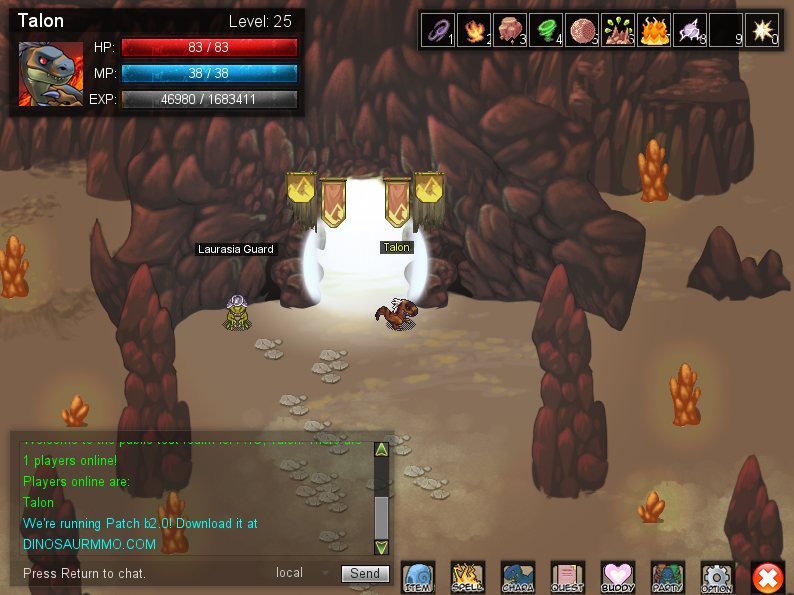Send the chat message
Viewport: 794px width, 595px height.
click(365, 573)
